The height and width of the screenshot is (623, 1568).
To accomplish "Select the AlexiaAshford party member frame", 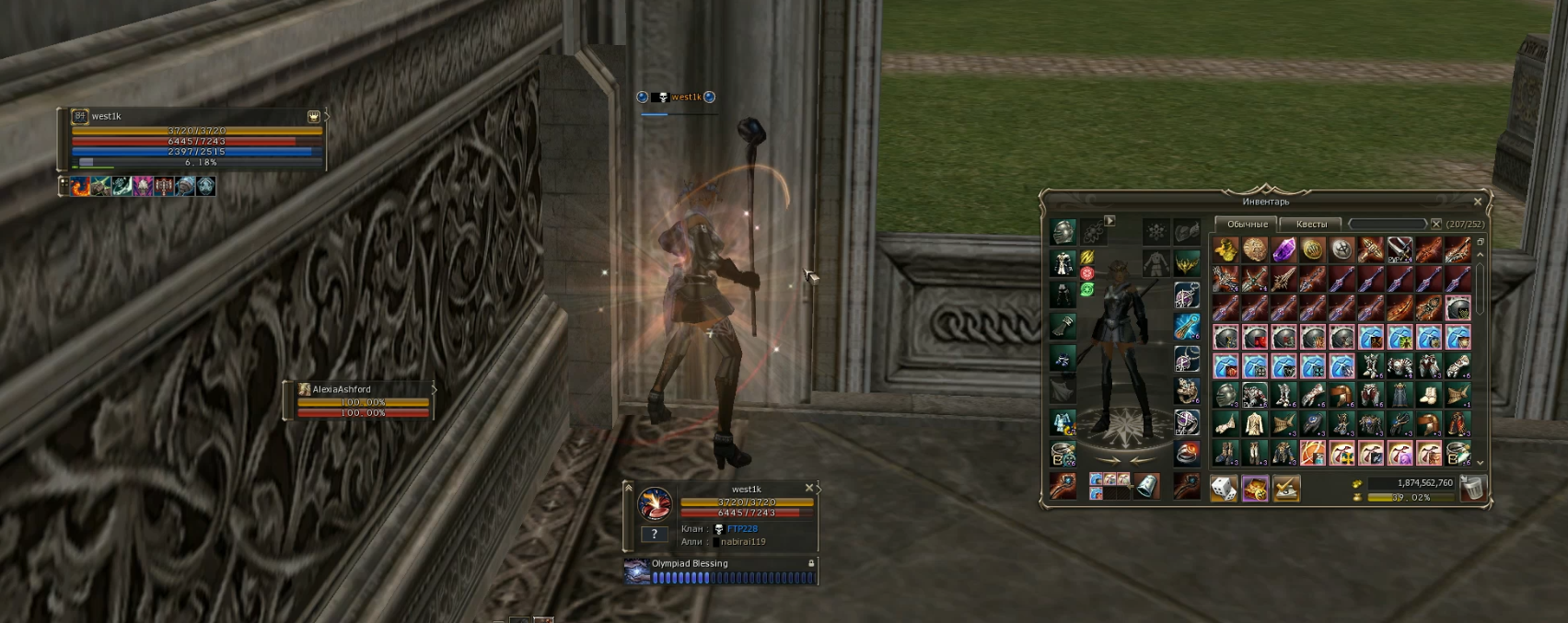I will tap(359, 401).
